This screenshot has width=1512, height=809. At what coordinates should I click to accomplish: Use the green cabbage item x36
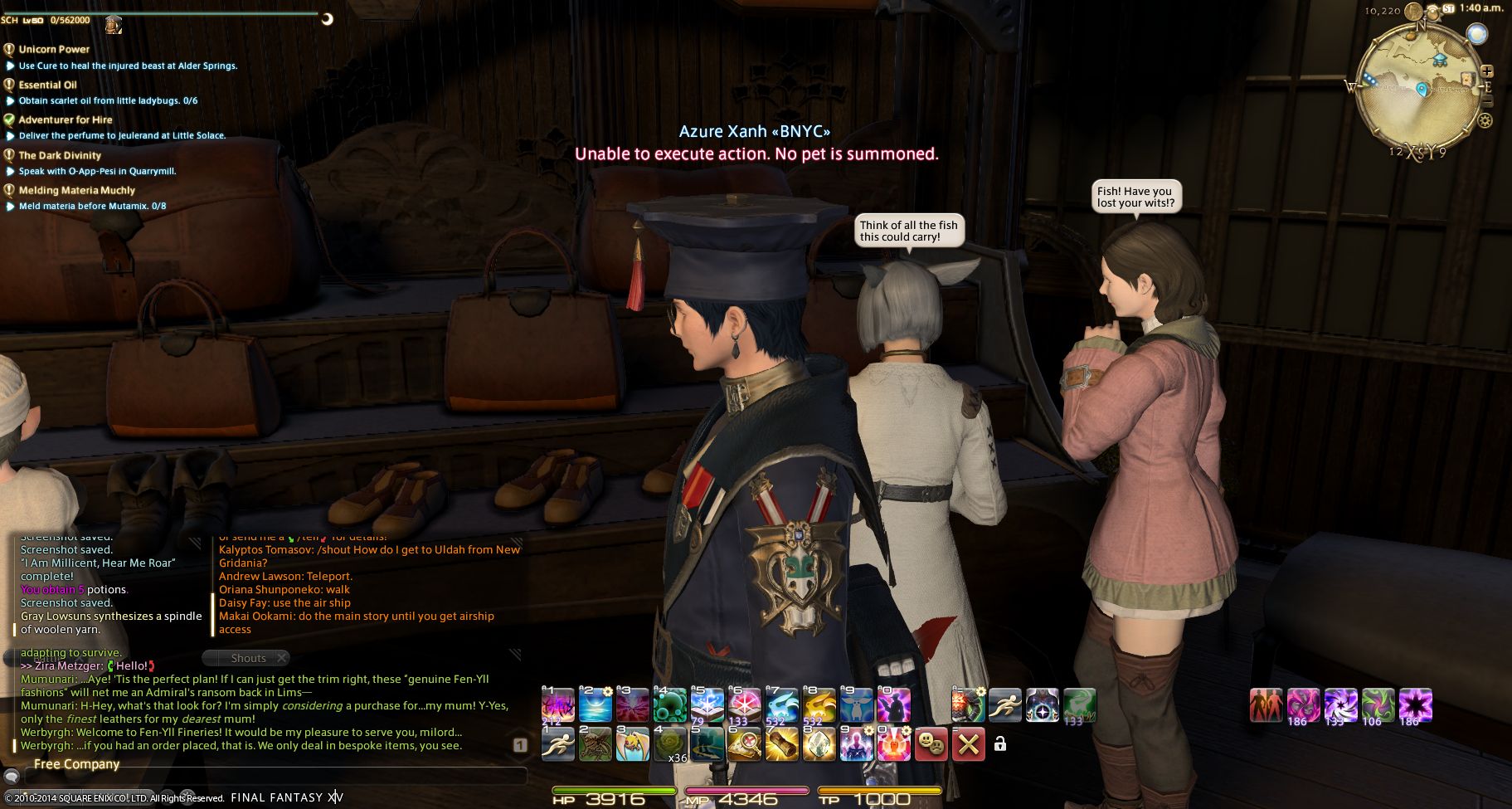tap(670, 744)
